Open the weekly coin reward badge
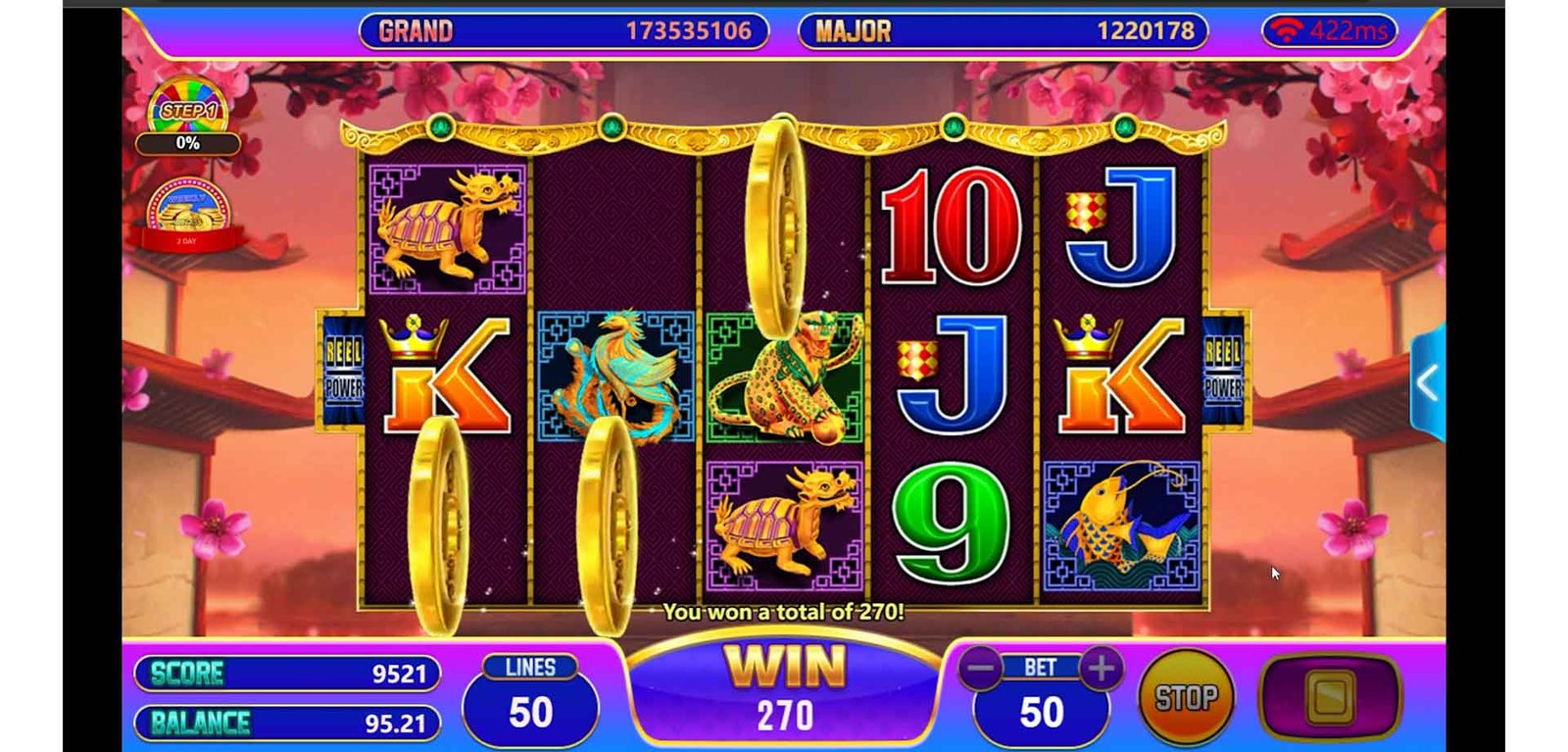This screenshot has width=1568, height=752. click(186, 213)
